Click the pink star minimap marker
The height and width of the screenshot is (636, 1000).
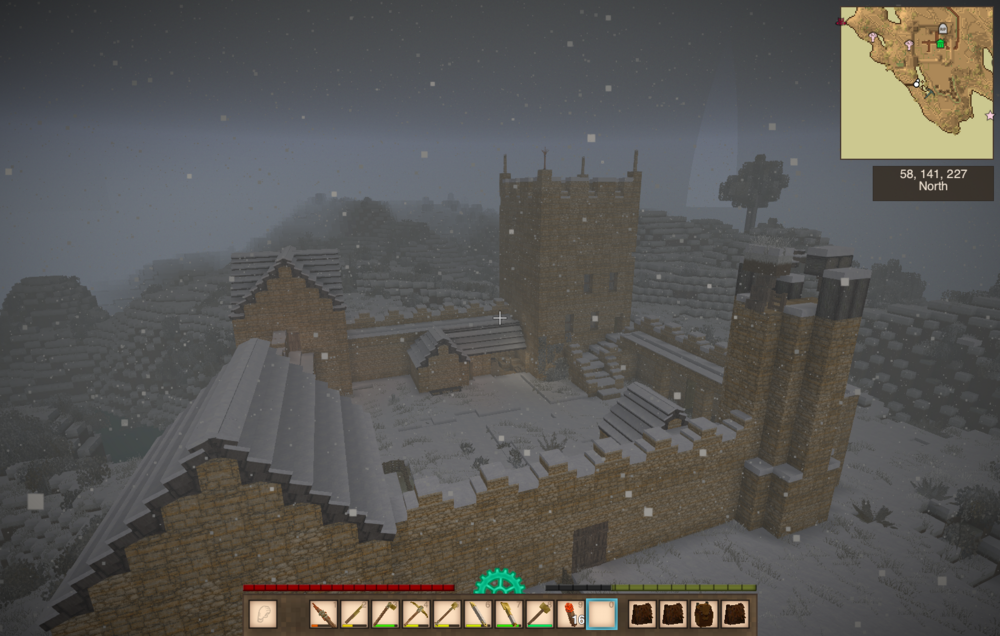tap(989, 115)
